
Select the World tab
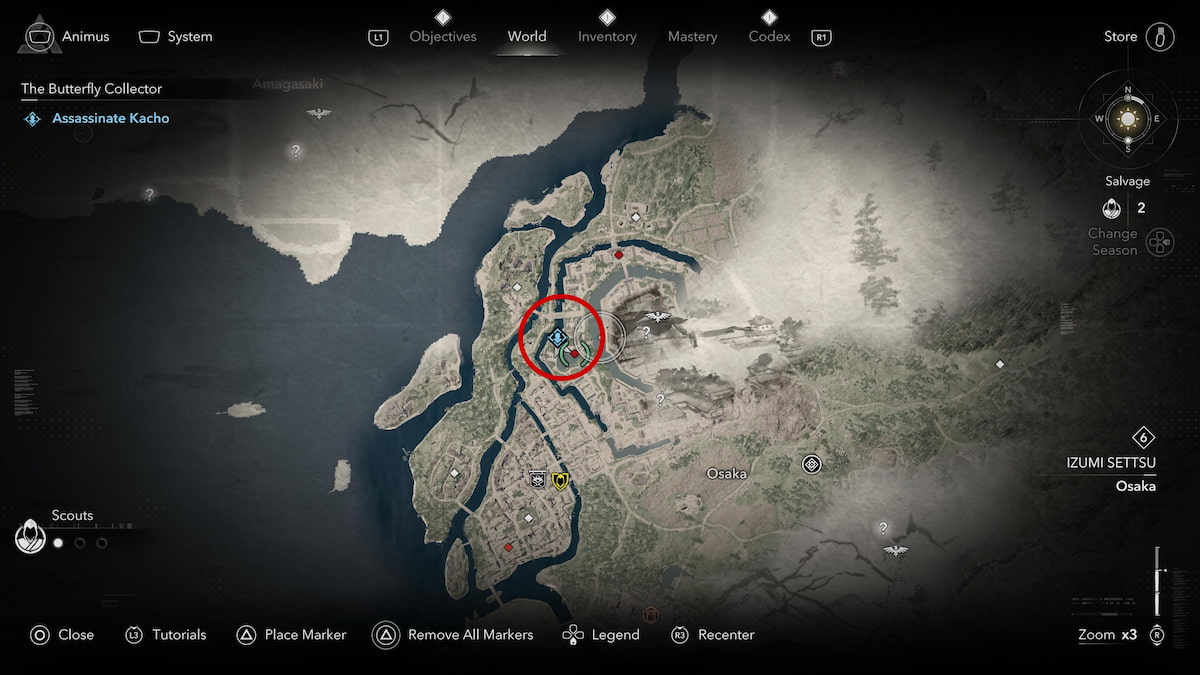coord(527,37)
